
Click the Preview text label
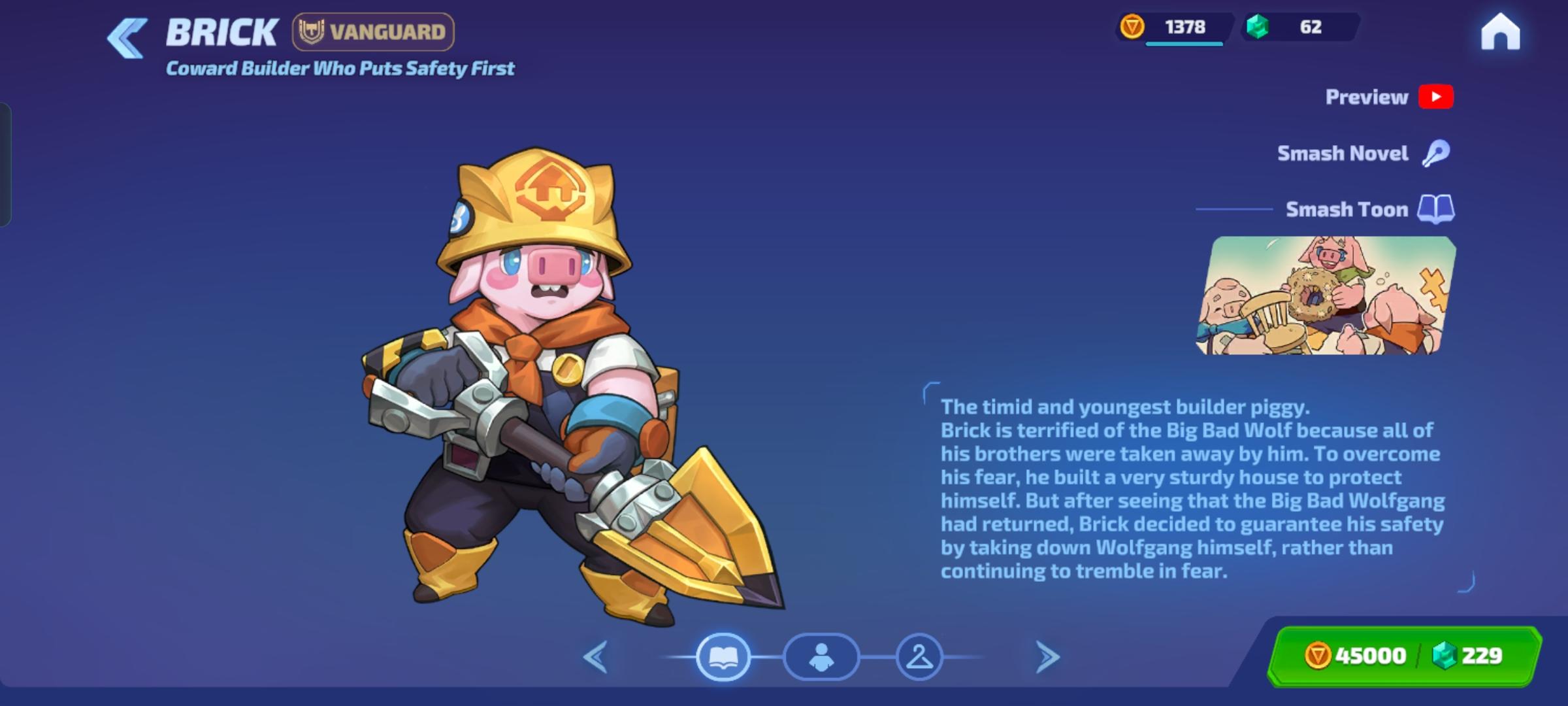pos(1365,97)
